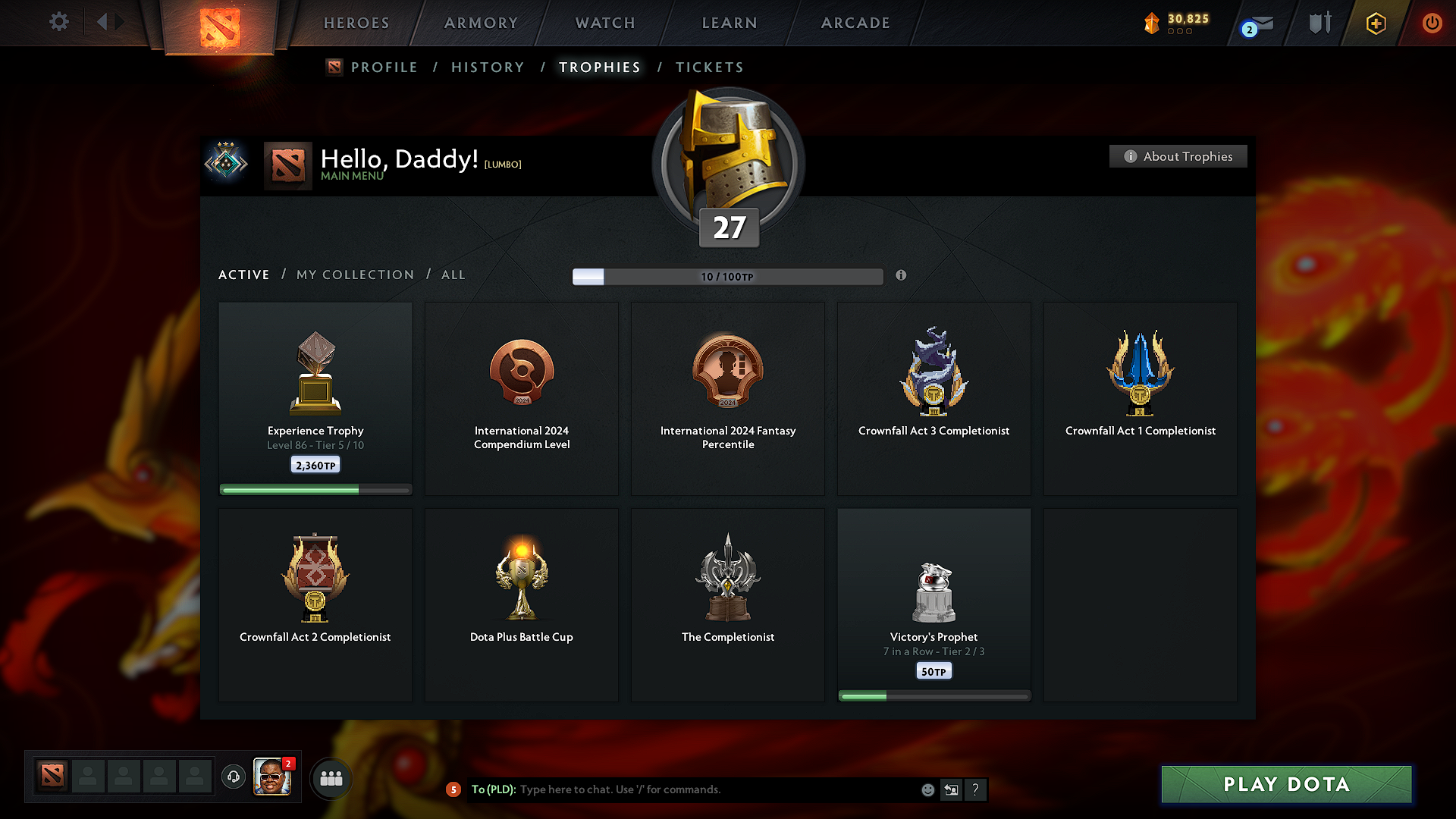1456x819 pixels.
Task: Switch to the MY COLLECTION trophy filter
Action: pyautogui.click(x=354, y=275)
